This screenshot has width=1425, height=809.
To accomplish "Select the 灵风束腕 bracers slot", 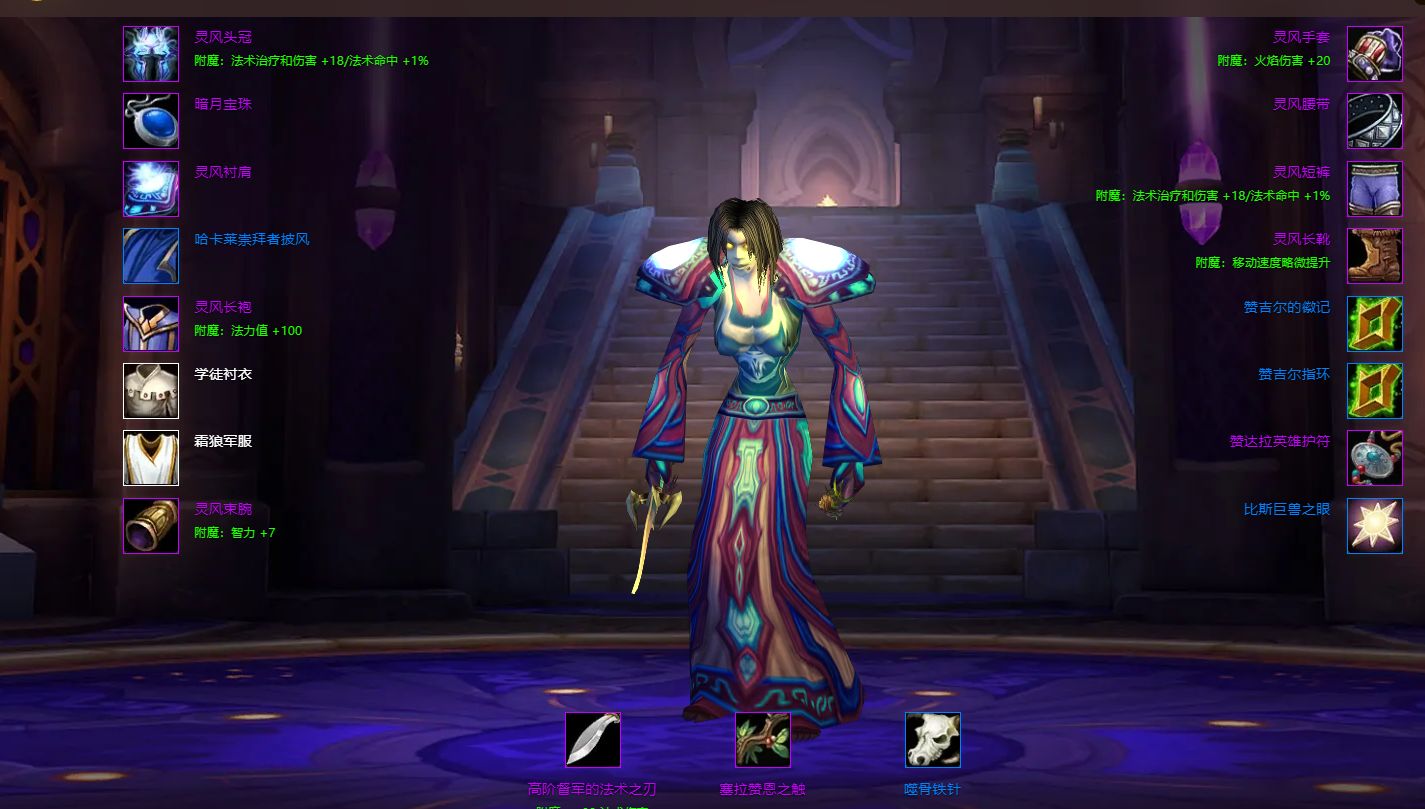I will point(151,526).
